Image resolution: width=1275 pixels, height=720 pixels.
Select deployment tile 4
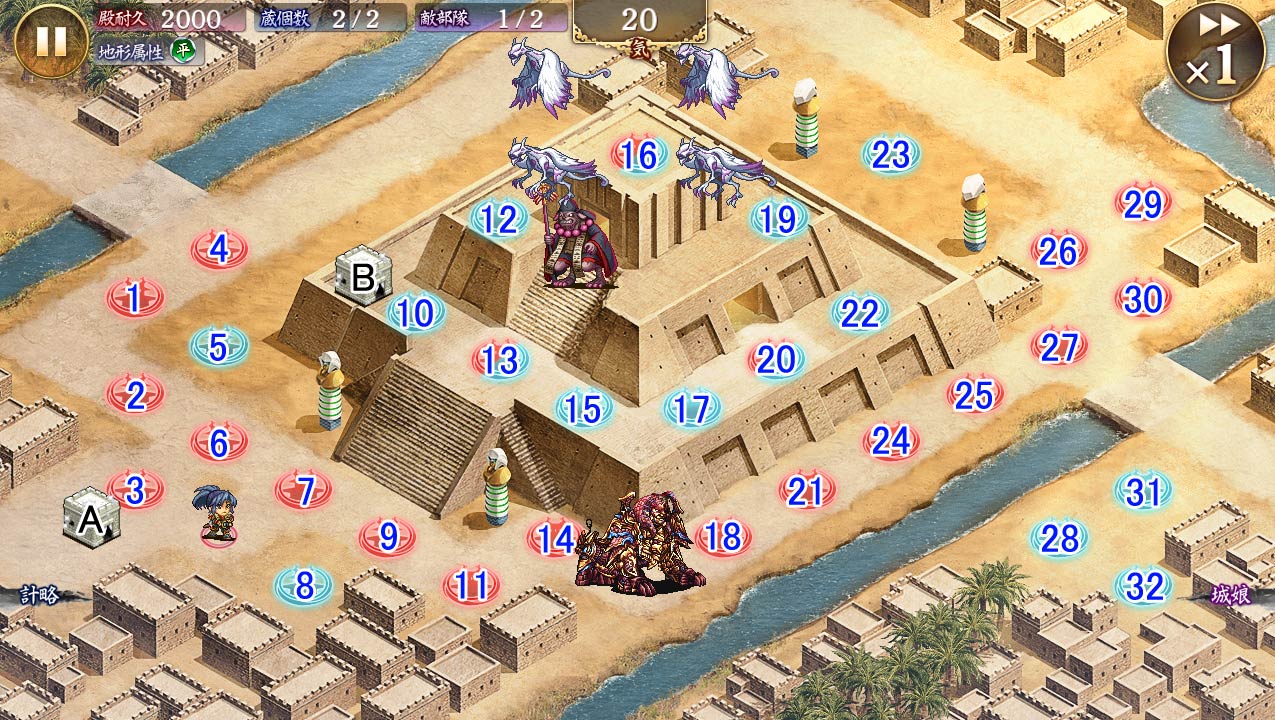[219, 249]
